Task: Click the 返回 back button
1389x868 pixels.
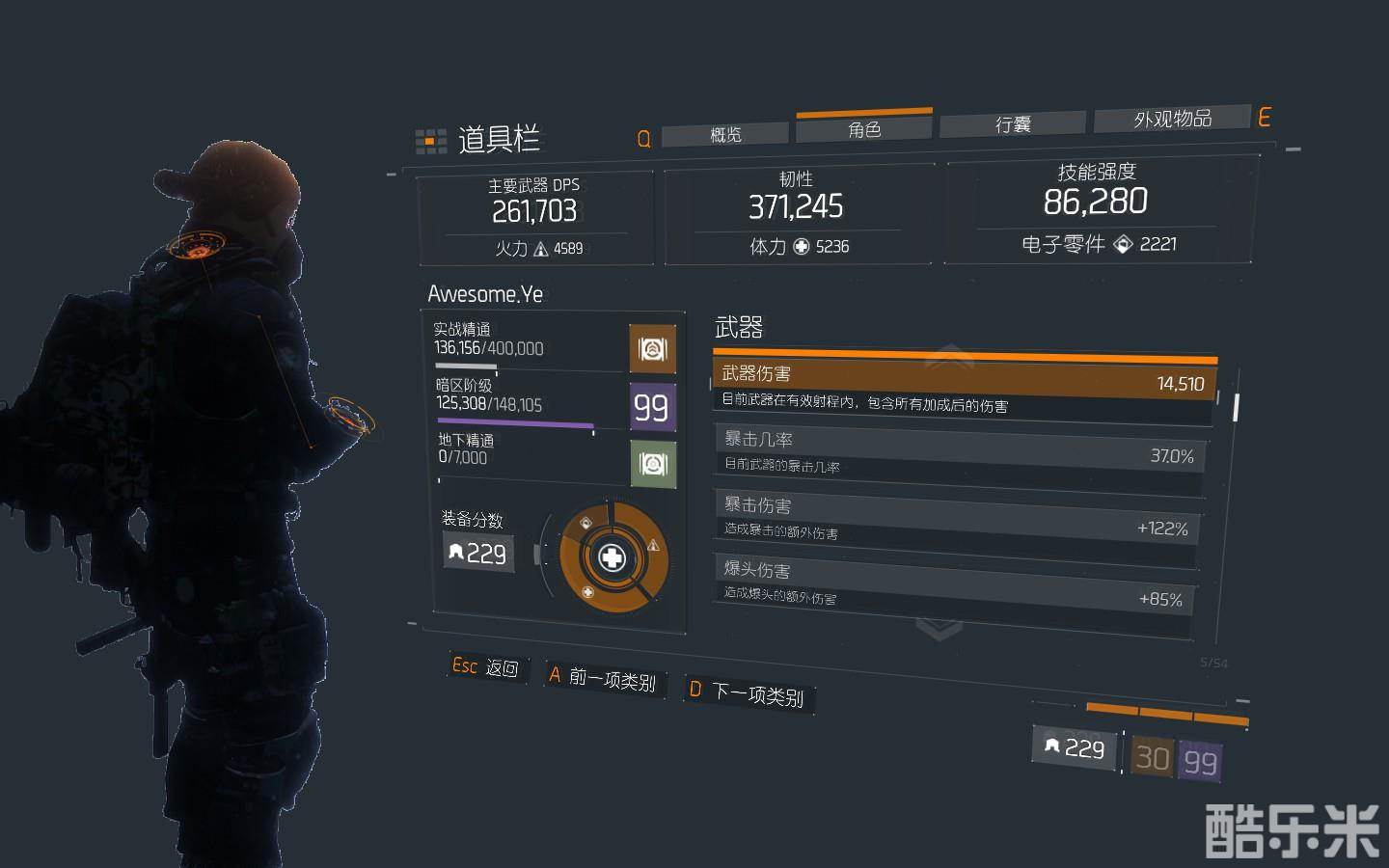Action: [487, 667]
